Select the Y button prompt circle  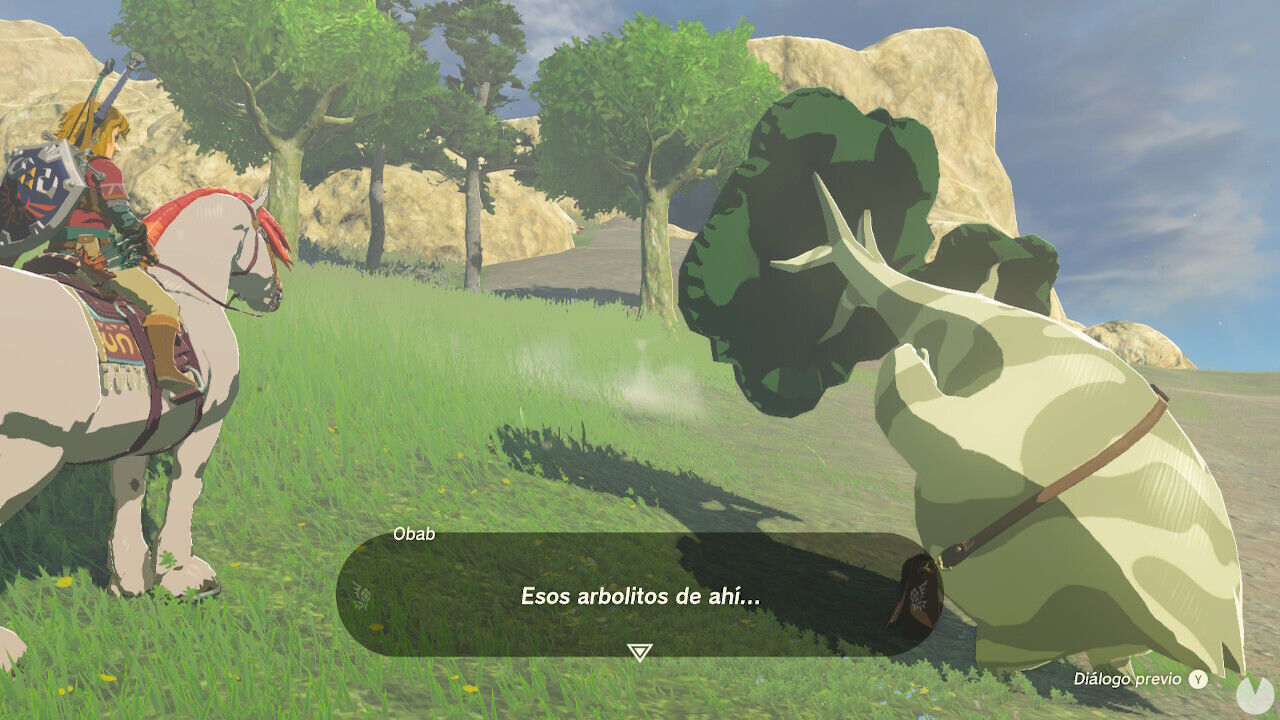pyautogui.click(x=1196, y=677)
